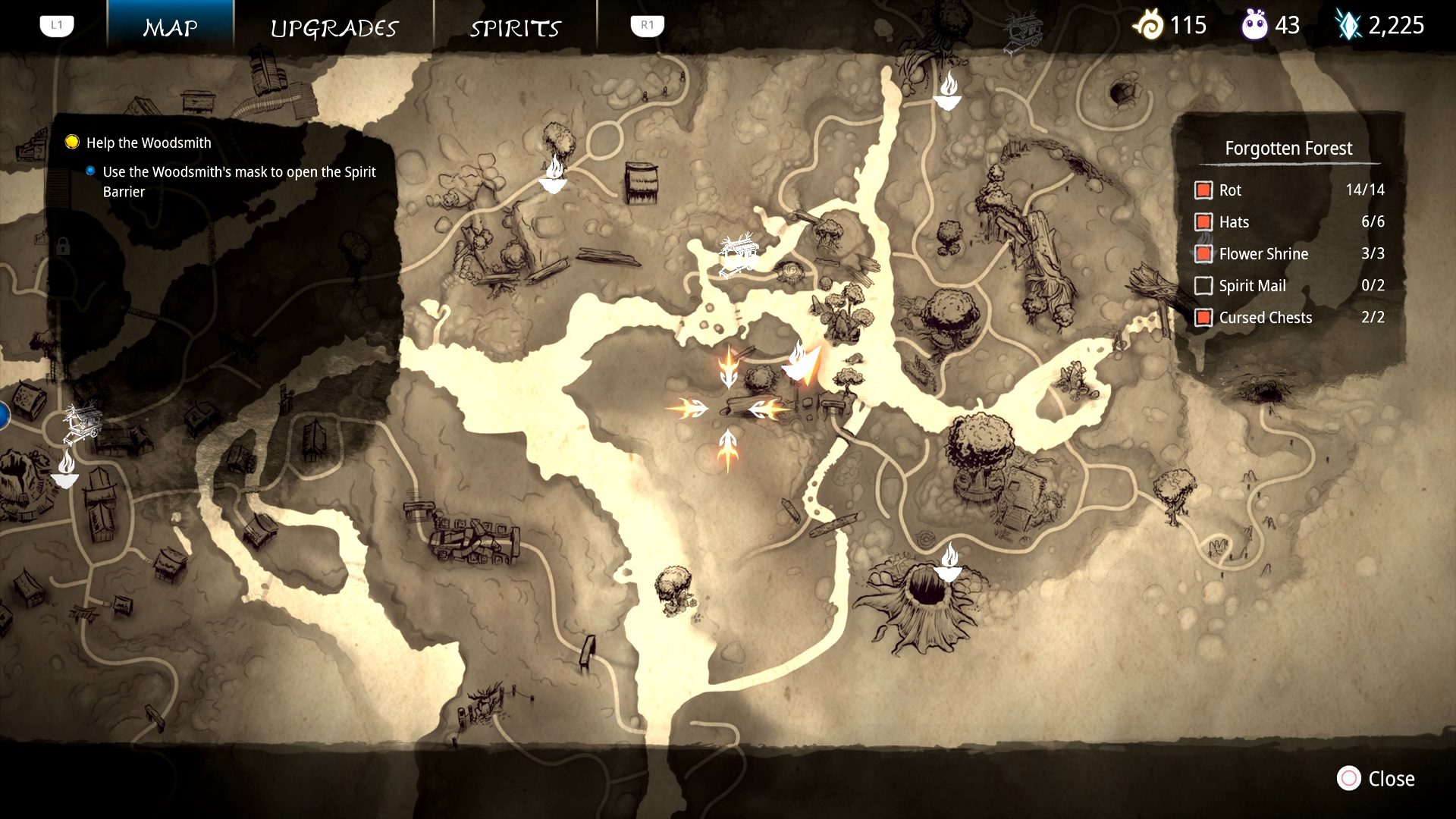Click the Help the Woodsmith objective

tap(149, 143)
